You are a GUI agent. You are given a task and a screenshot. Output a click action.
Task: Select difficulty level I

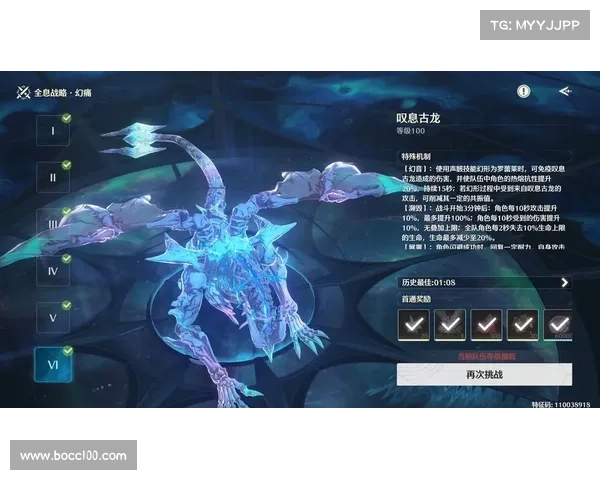pyautogui.click(x=52, y=131)
